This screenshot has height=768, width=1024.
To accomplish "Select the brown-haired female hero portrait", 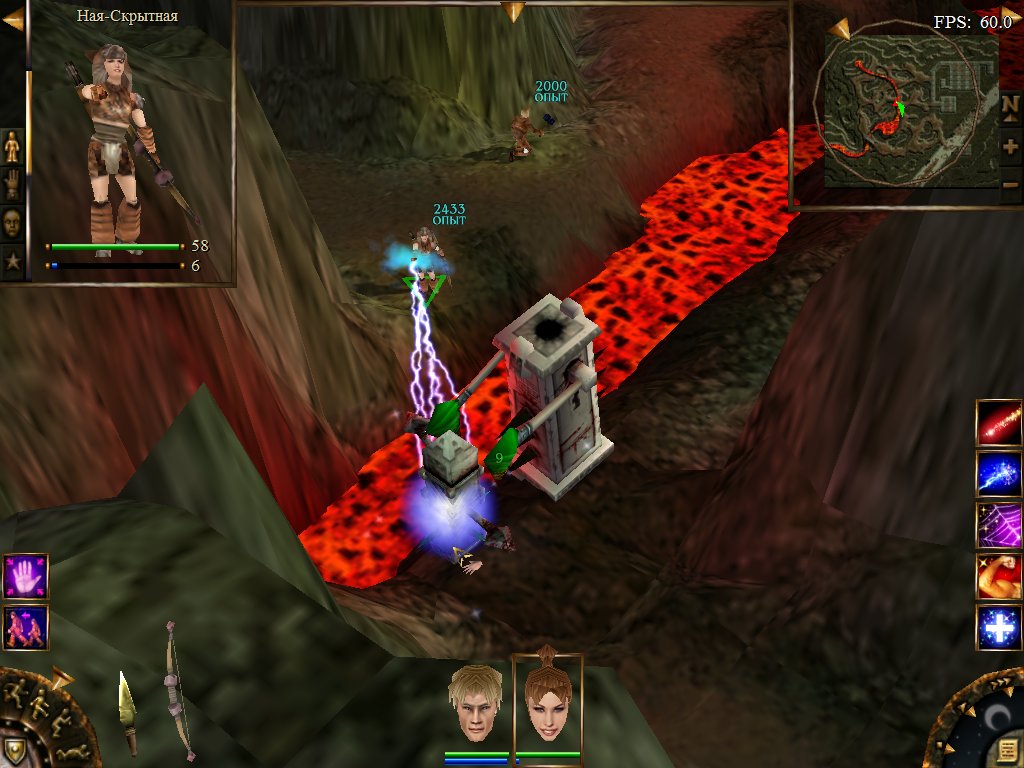I will click(x=547, y=702).
